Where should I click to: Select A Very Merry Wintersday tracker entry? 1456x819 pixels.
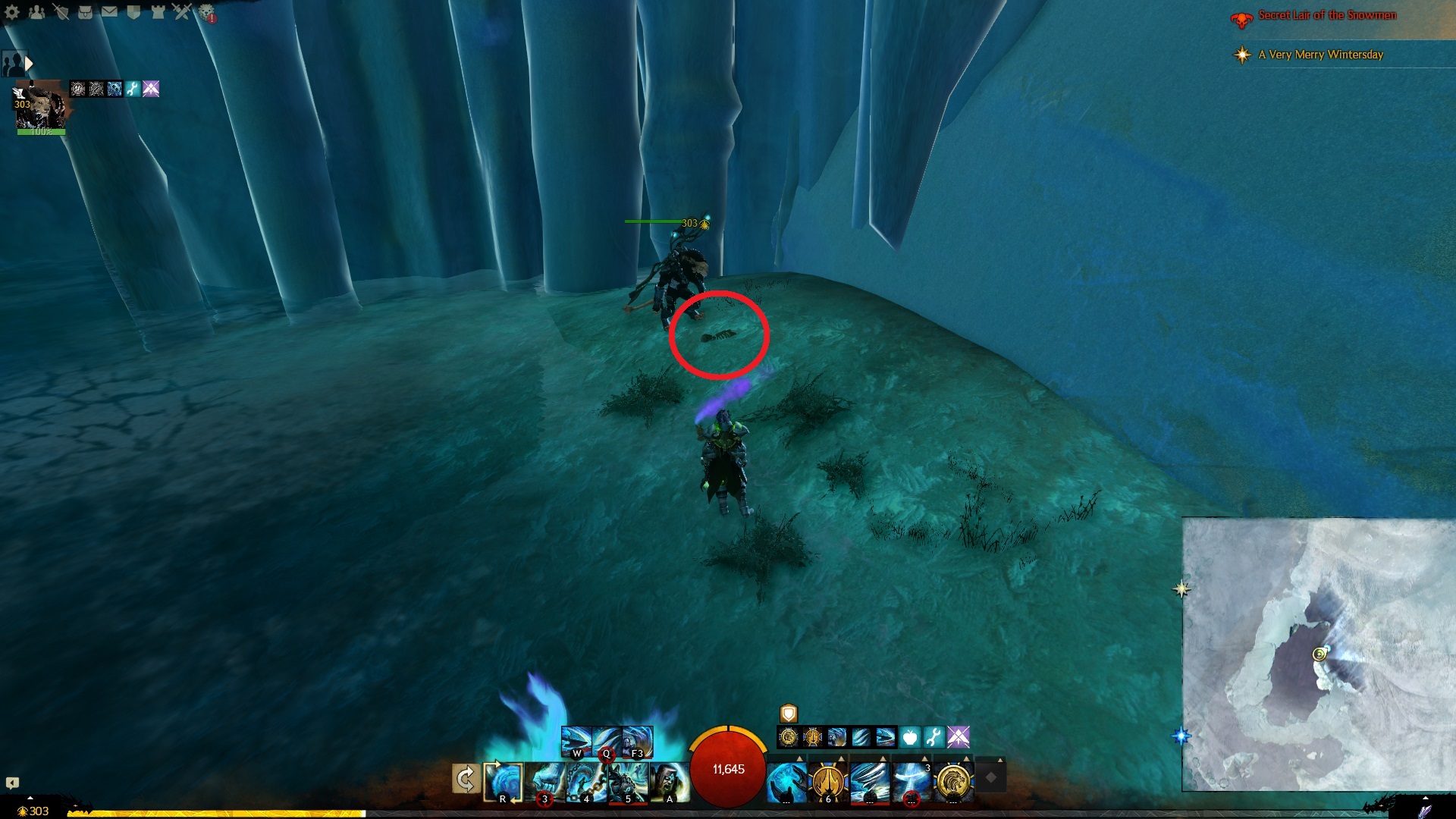(x=1320, y=55)
